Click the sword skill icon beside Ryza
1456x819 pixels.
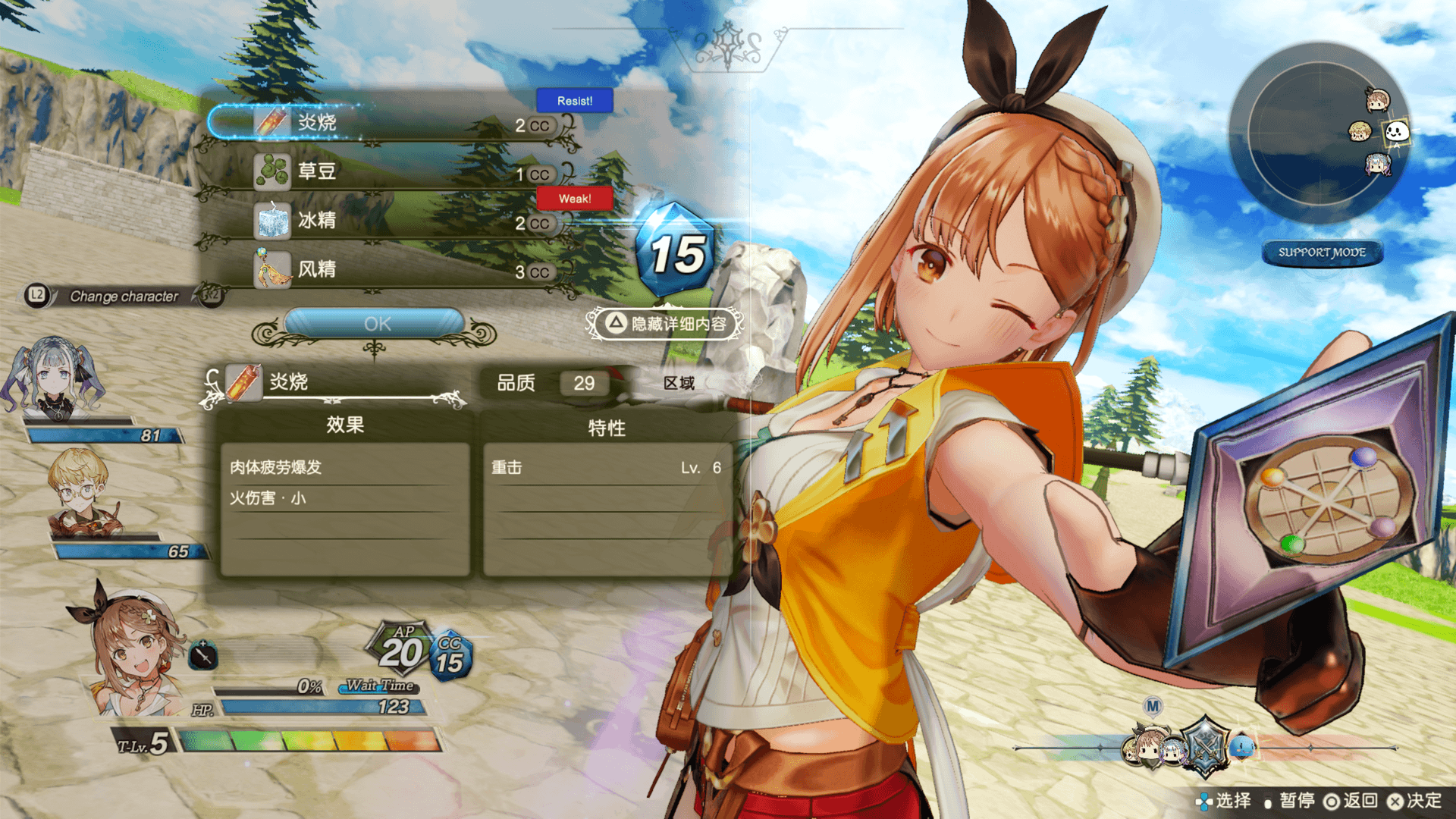point(202,654)
